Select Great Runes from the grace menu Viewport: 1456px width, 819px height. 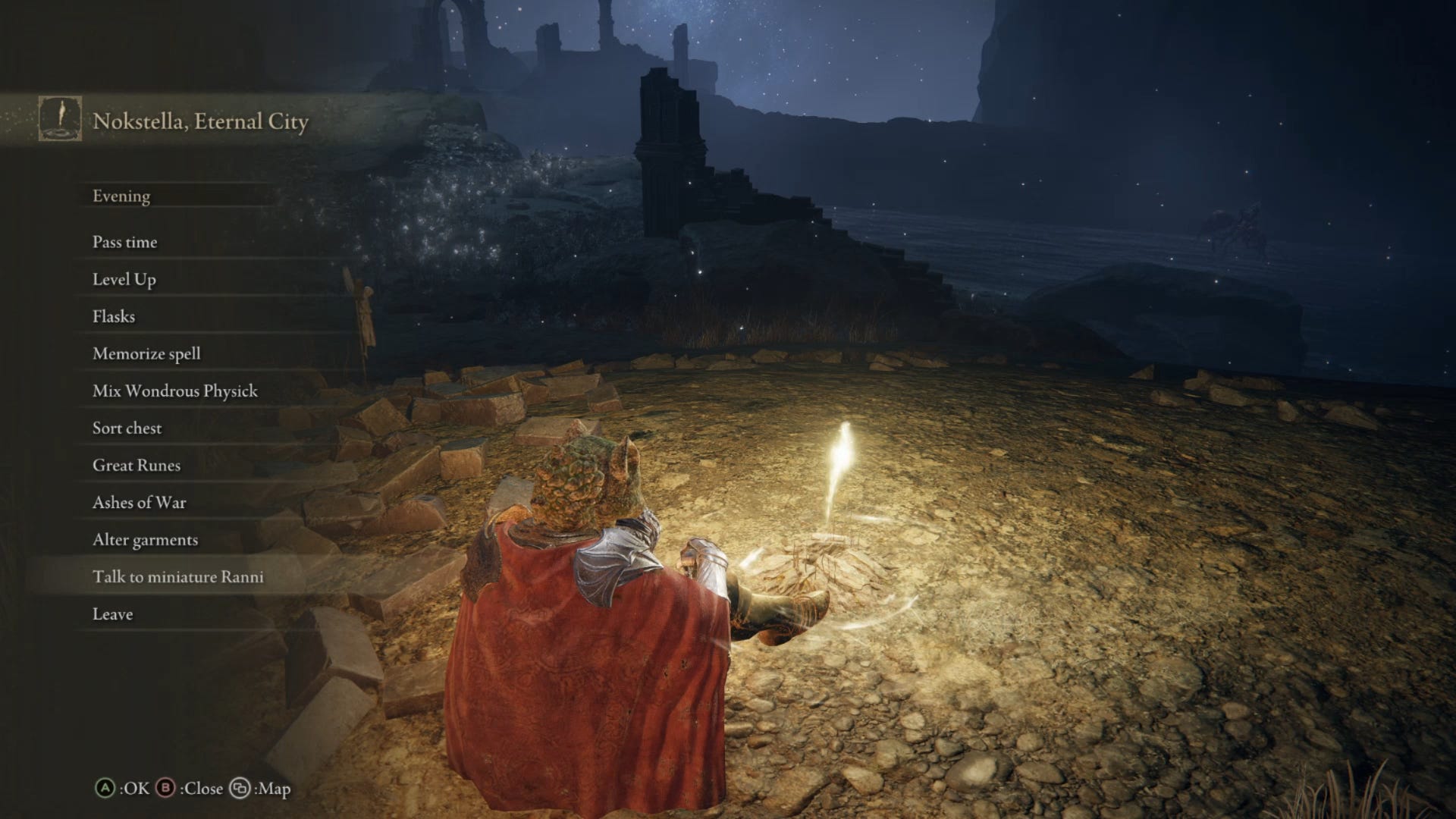click(x=135, y=465)
